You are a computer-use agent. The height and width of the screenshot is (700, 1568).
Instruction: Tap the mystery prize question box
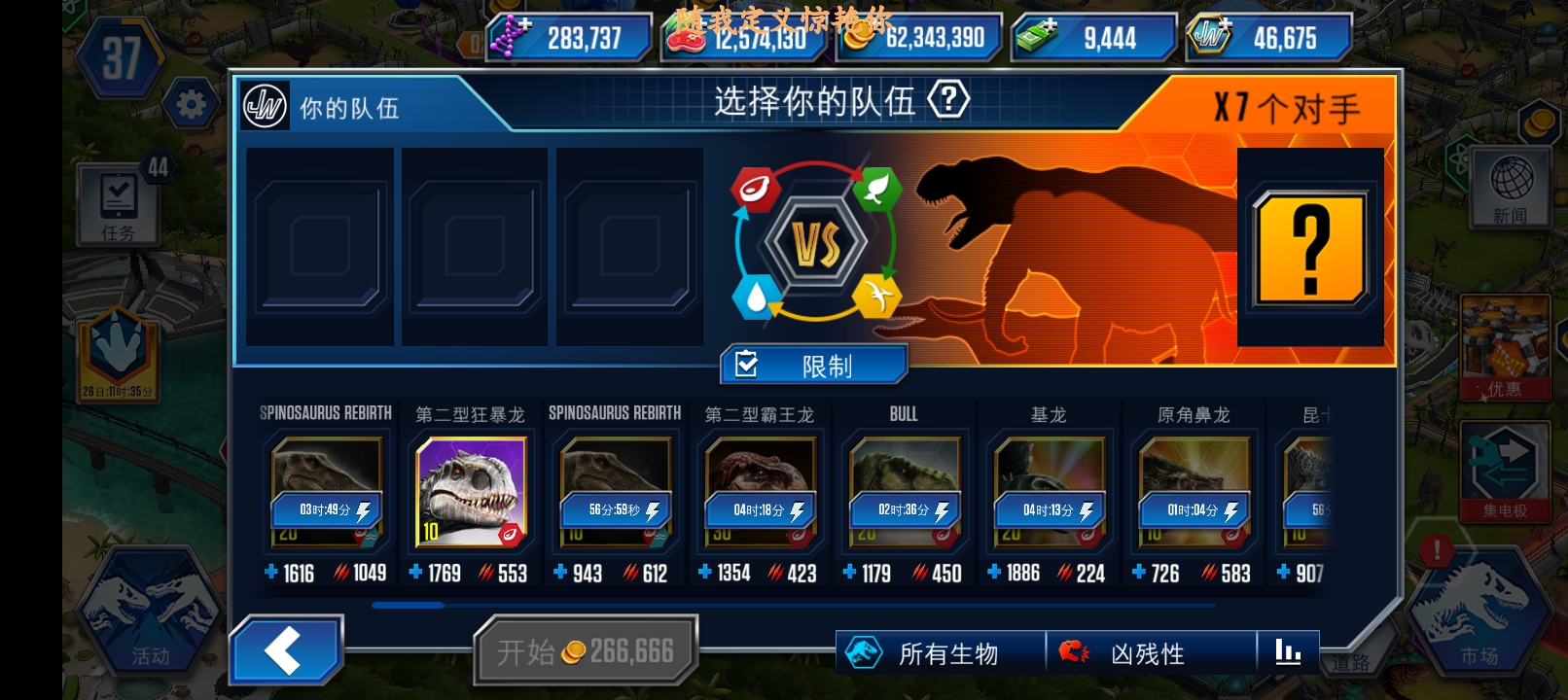click(x=1308, y=246)
